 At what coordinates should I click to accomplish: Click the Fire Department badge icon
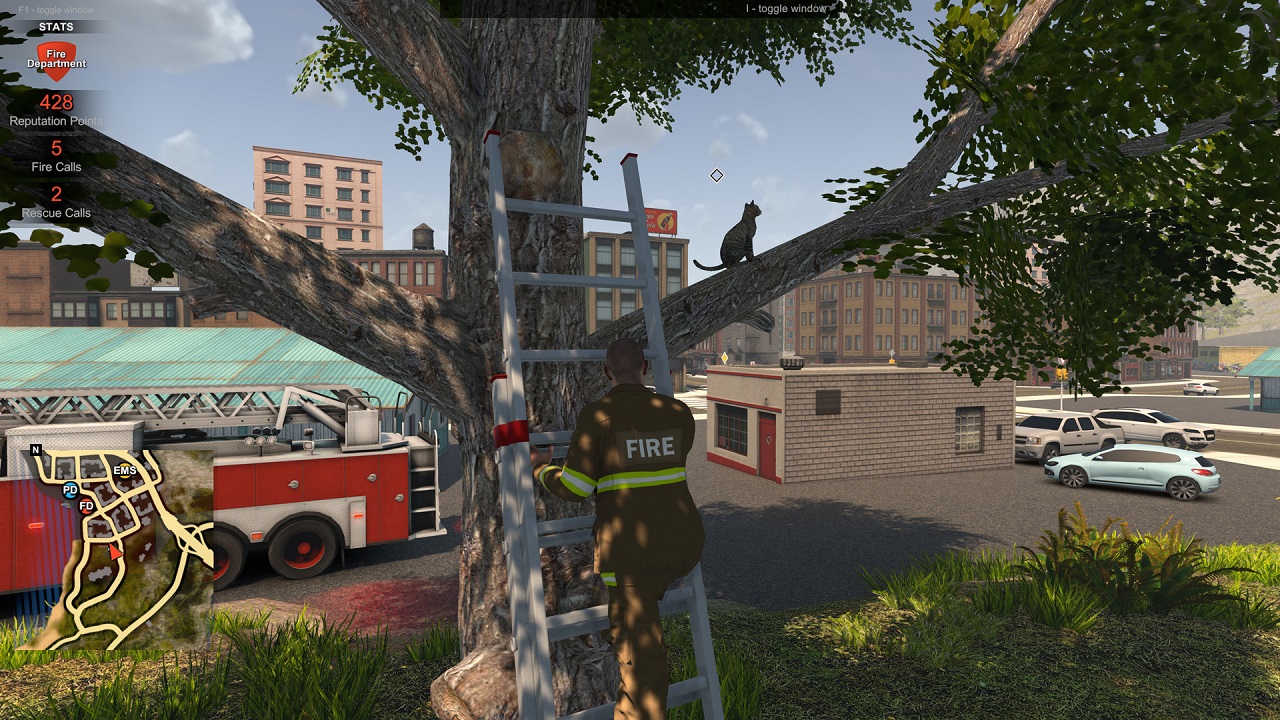point(56,60)
